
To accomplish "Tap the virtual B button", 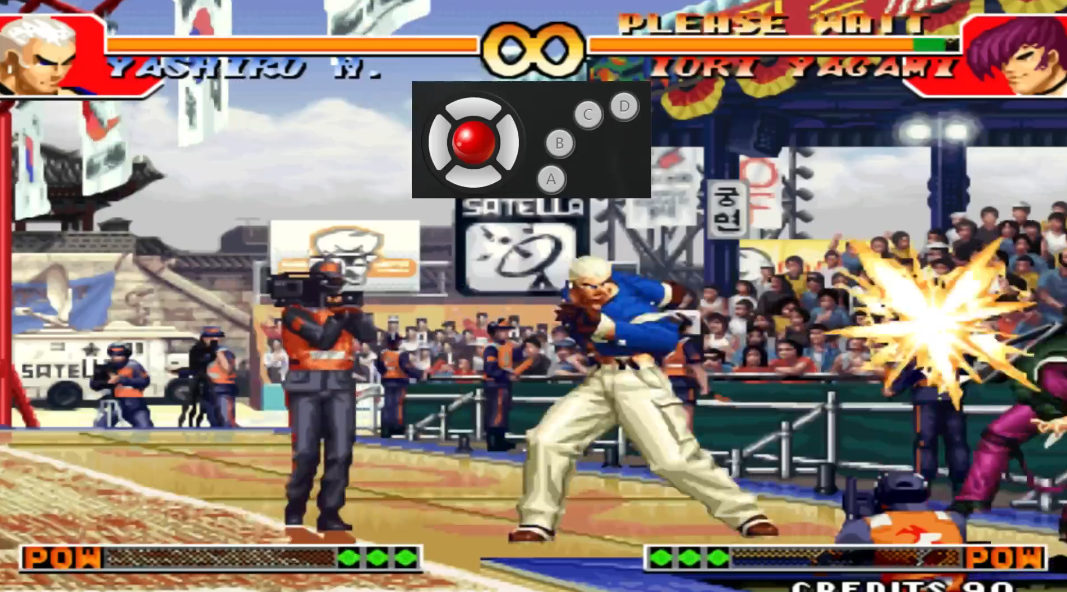I will [x=560, y=143].
